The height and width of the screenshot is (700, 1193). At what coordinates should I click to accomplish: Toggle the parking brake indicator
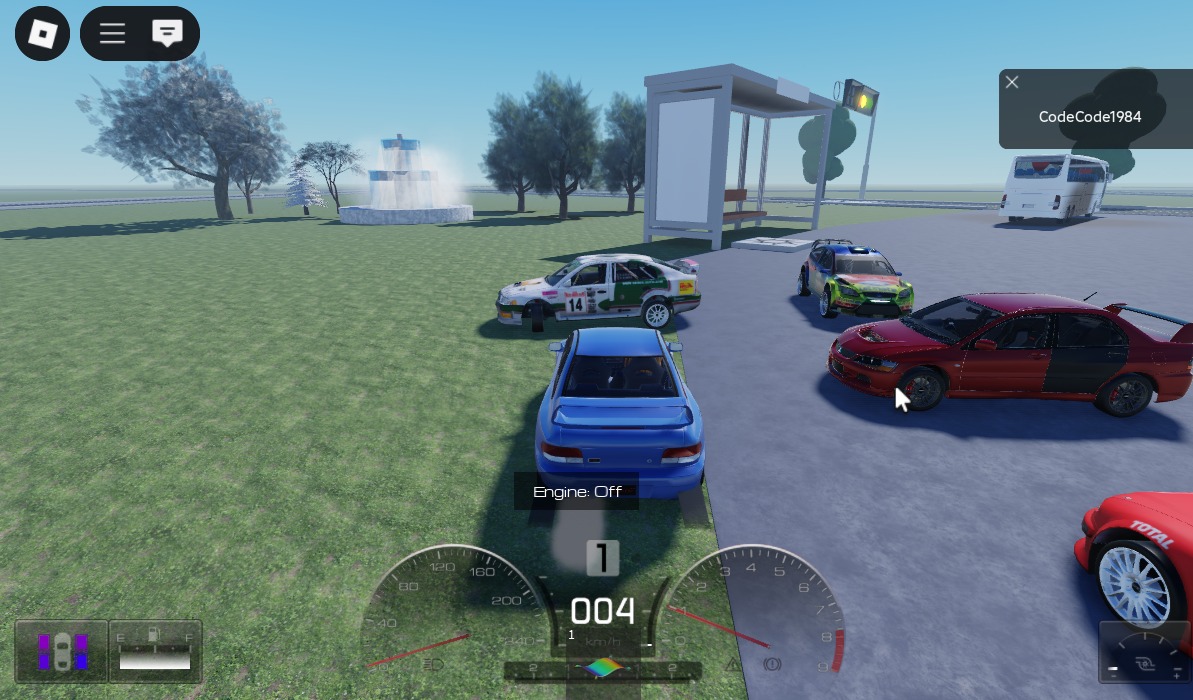[x=771, y=664]
